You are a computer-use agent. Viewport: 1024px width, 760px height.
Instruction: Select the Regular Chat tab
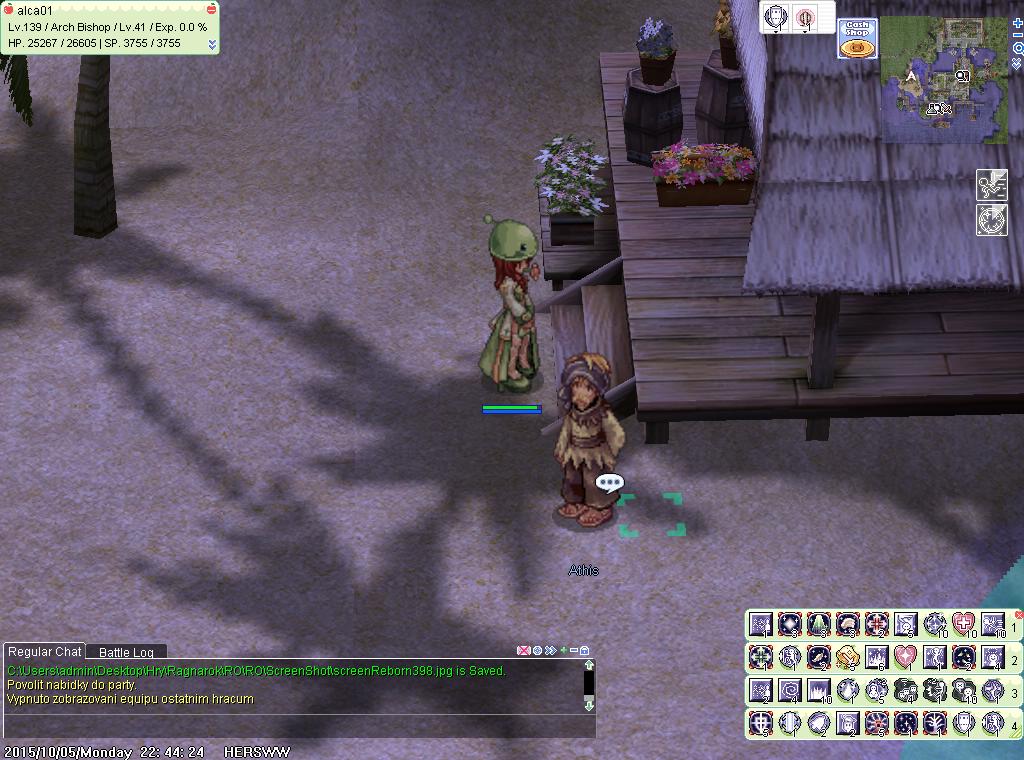(x=45, y=652)
